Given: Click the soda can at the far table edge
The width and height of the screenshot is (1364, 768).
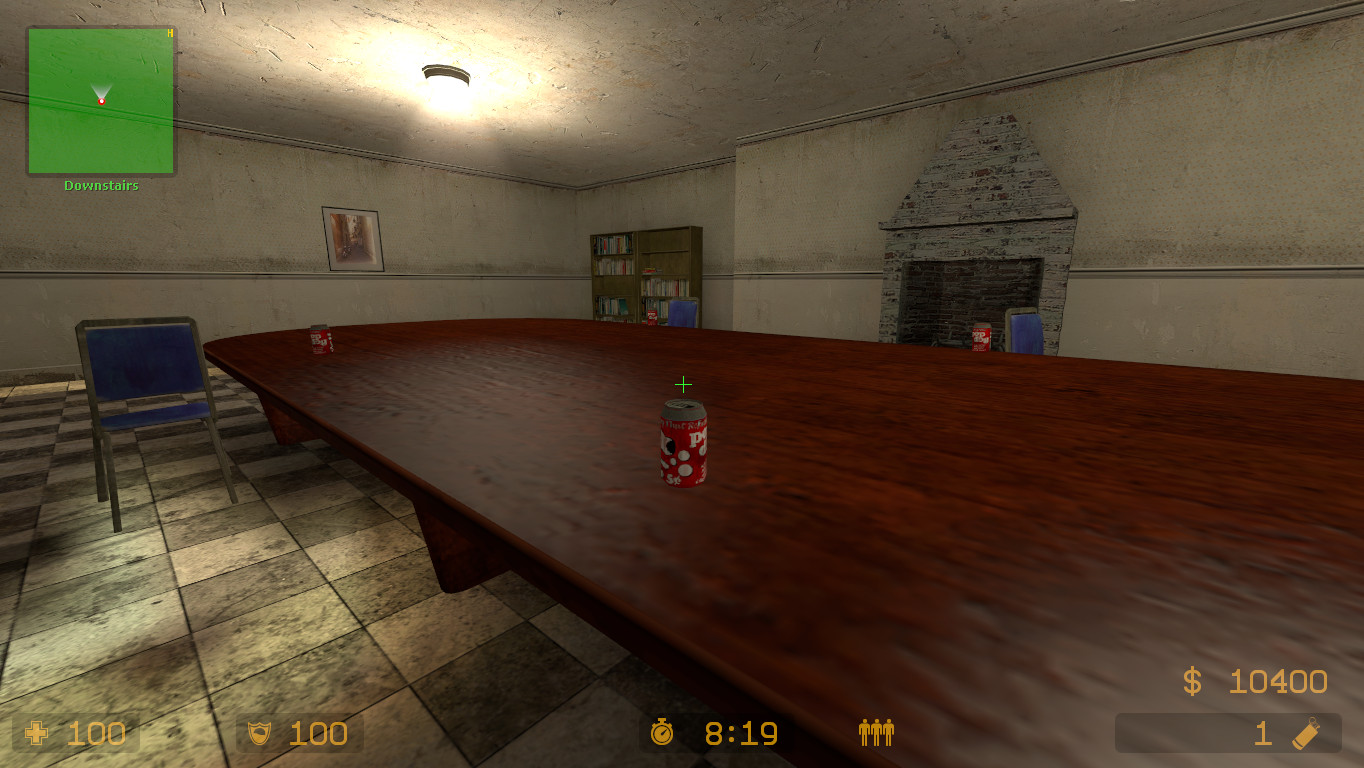Looking at the screenshot, I should click(x=318, y=340).
